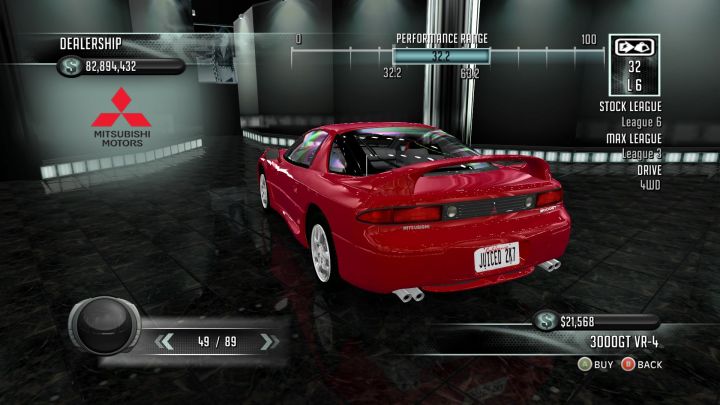Go to the next car with the right arrow
The image size is (720, 405).
tap(267, 342)
